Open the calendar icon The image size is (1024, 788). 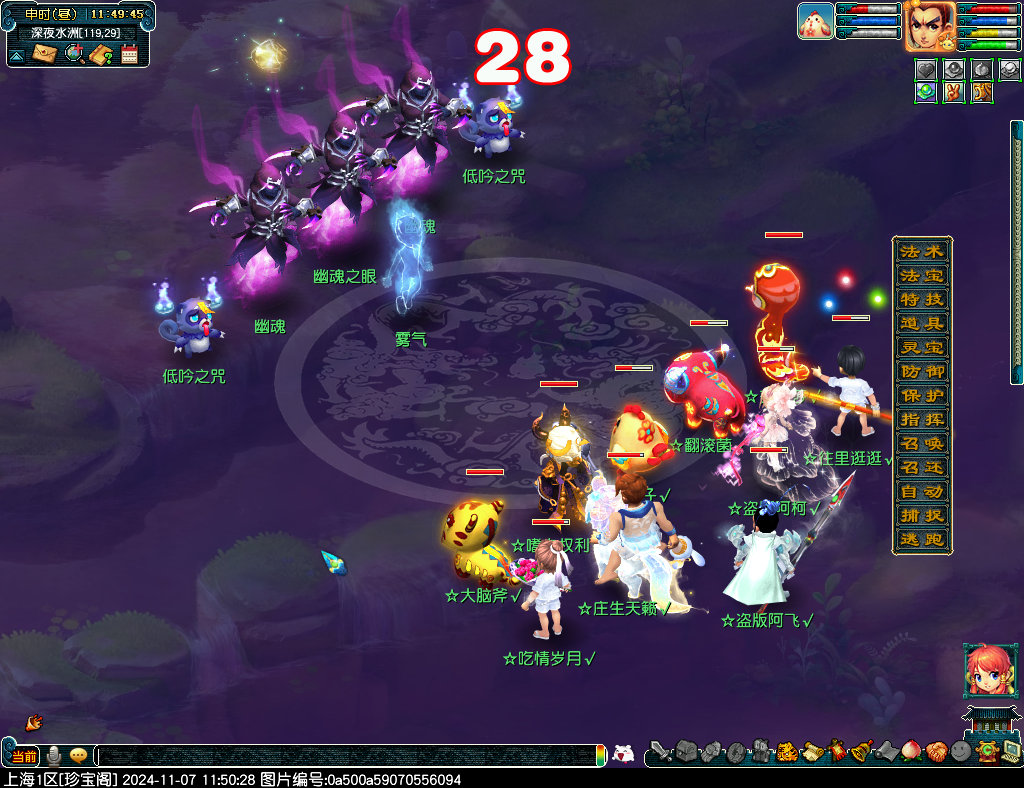pyautogui.click(x=130, y=54)
